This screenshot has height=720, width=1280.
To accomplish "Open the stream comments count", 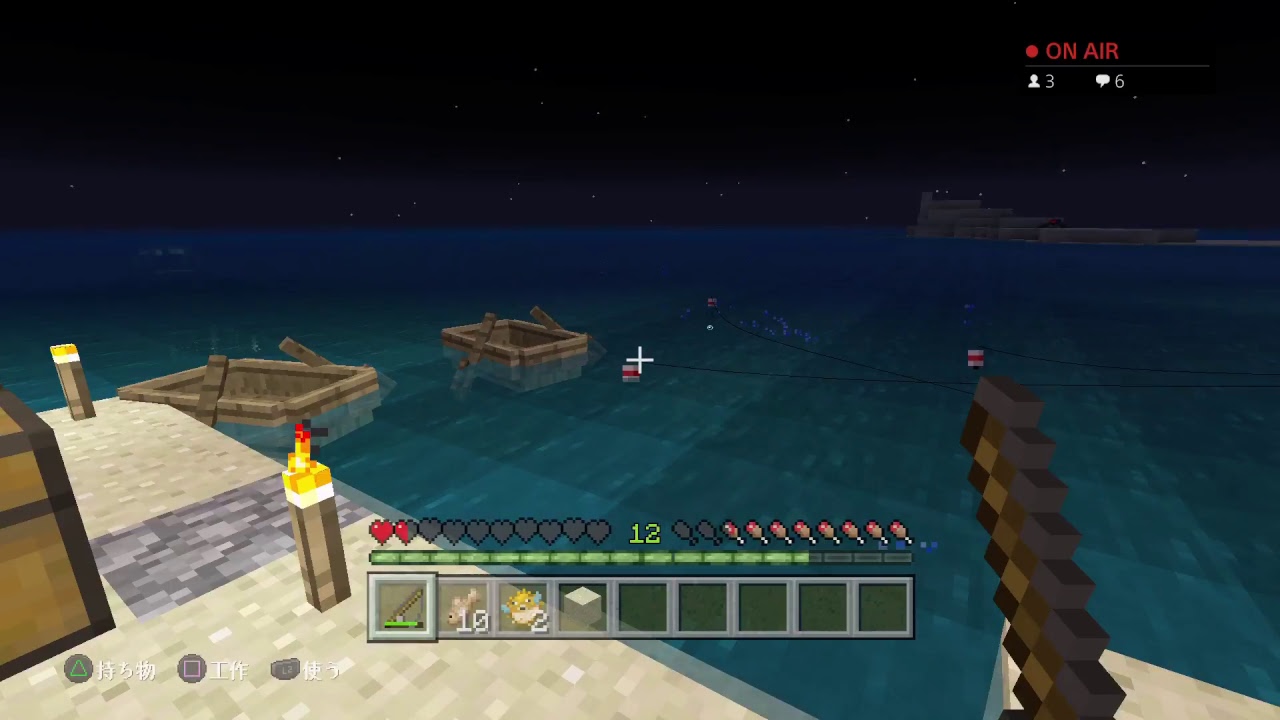I will point(1110,81).
